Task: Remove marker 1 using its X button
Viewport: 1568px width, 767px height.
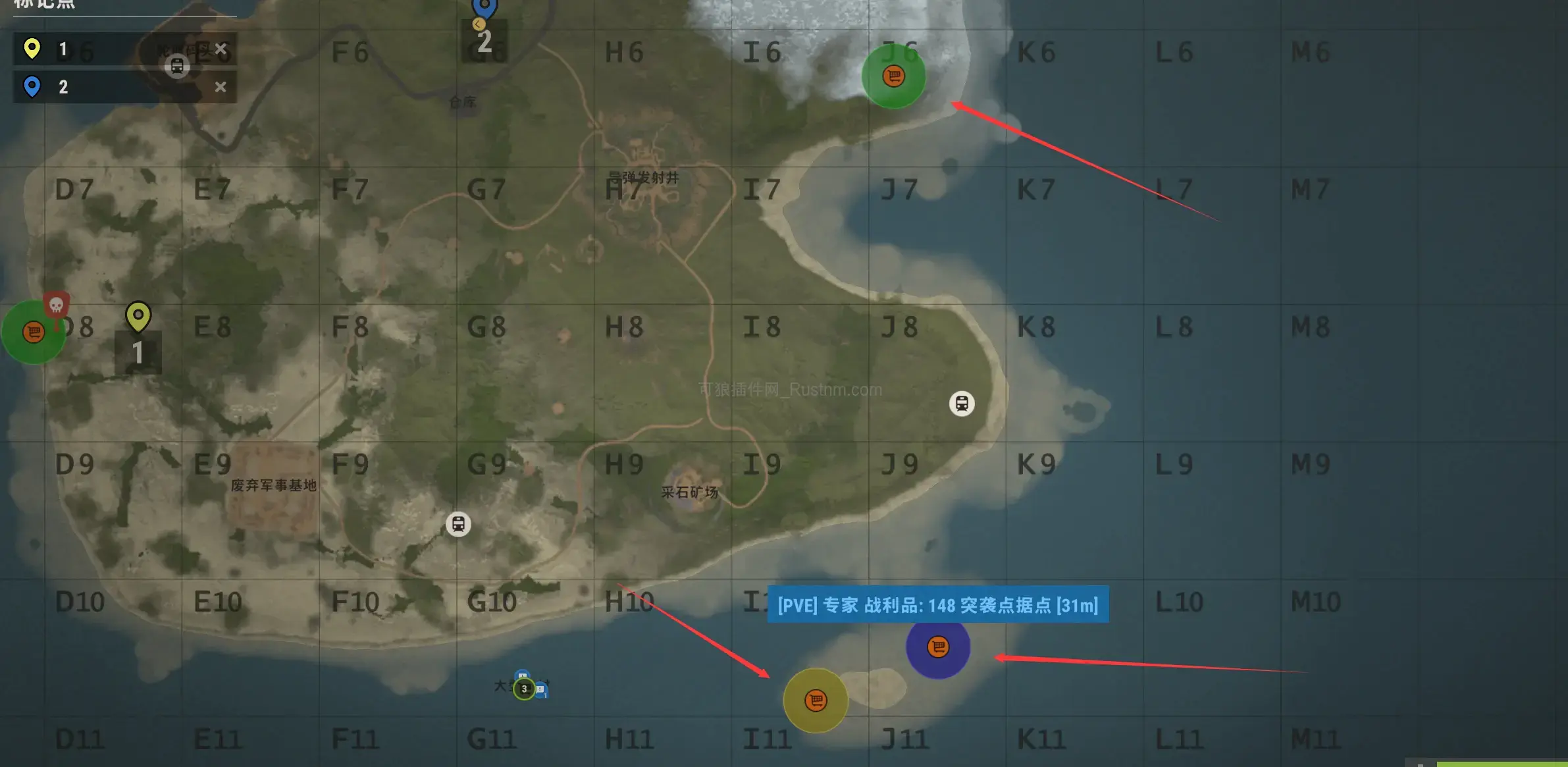Action: 221,49
